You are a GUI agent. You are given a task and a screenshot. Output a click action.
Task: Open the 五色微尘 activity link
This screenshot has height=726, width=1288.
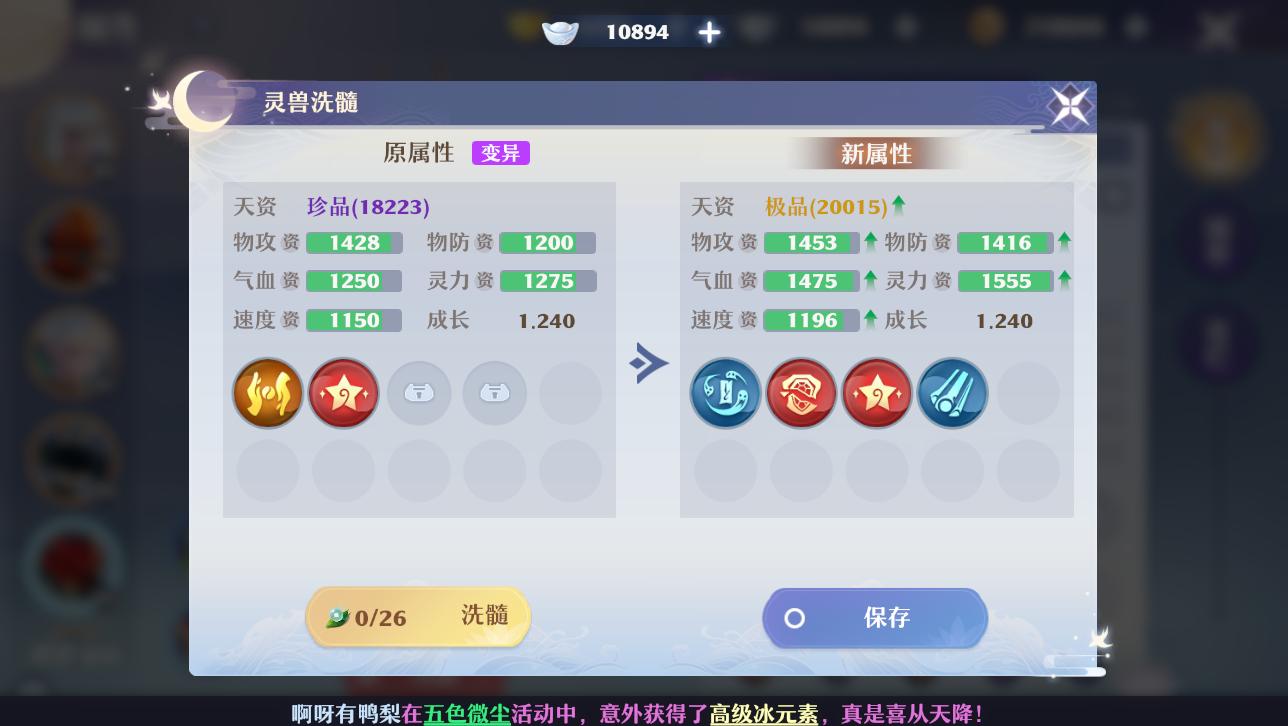467,713
